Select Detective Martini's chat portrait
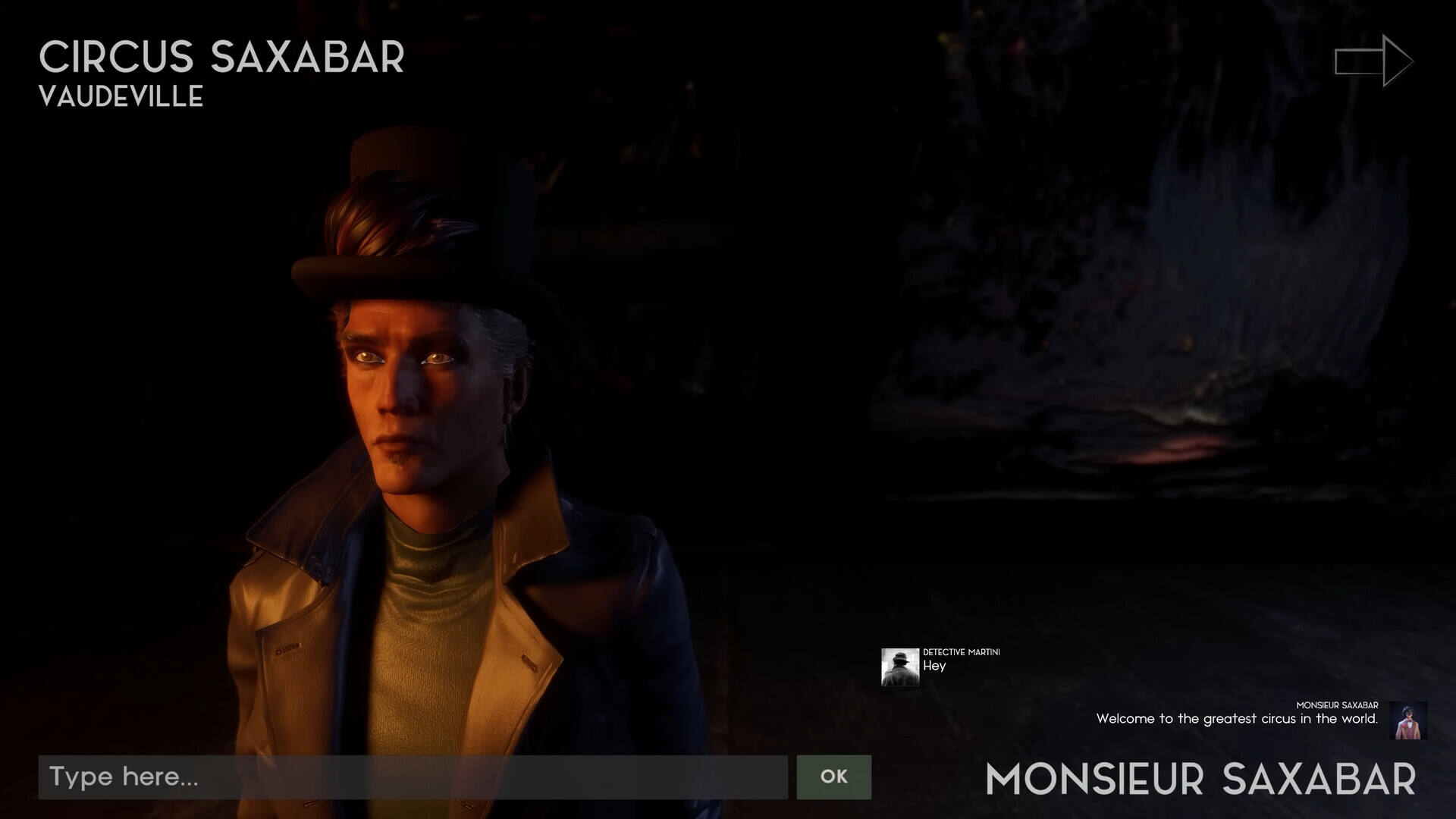 pos(899,667)
